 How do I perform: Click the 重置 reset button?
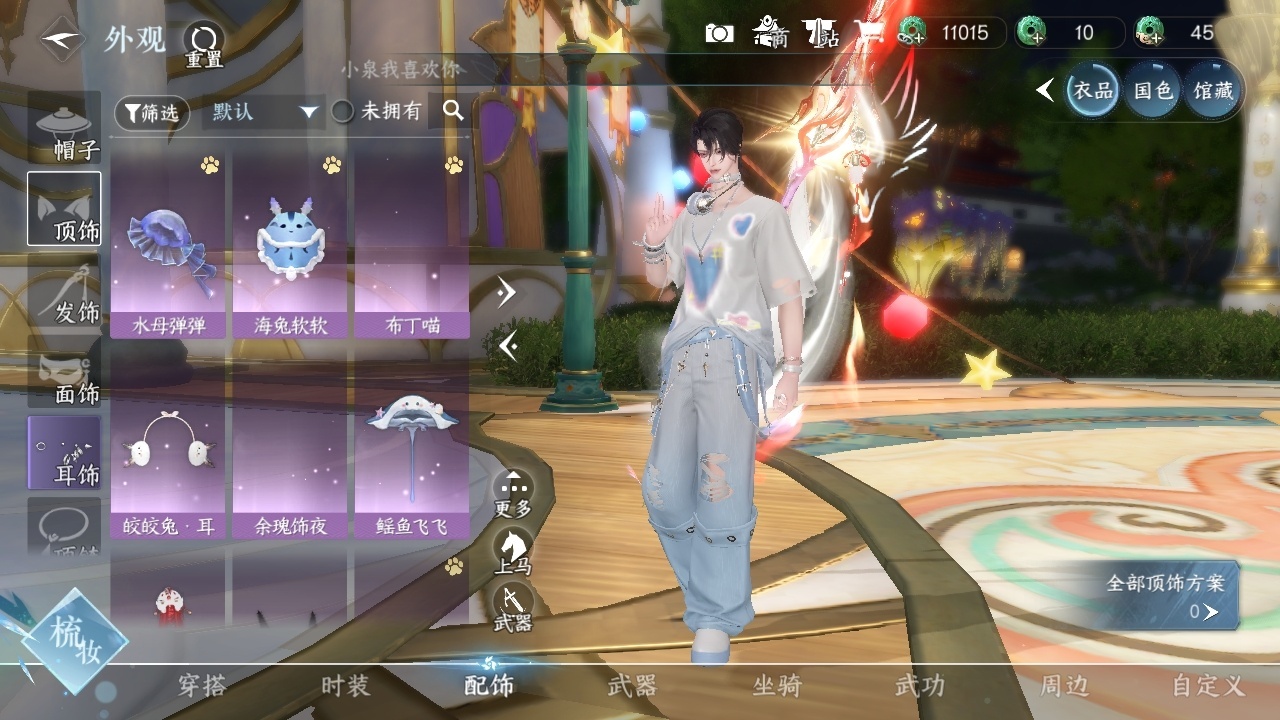(203, 45)
